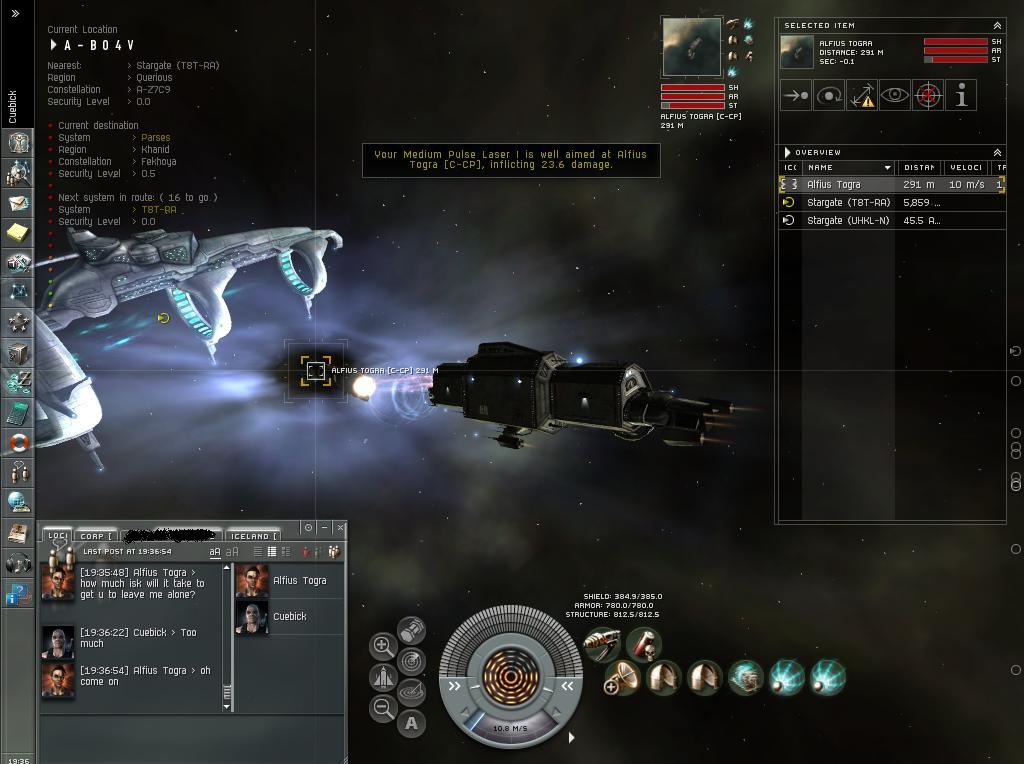The width and height of the screenshot is (1024, 764).
Task: Zoom in with the magnifier plus button
Action: pos(383,646)
